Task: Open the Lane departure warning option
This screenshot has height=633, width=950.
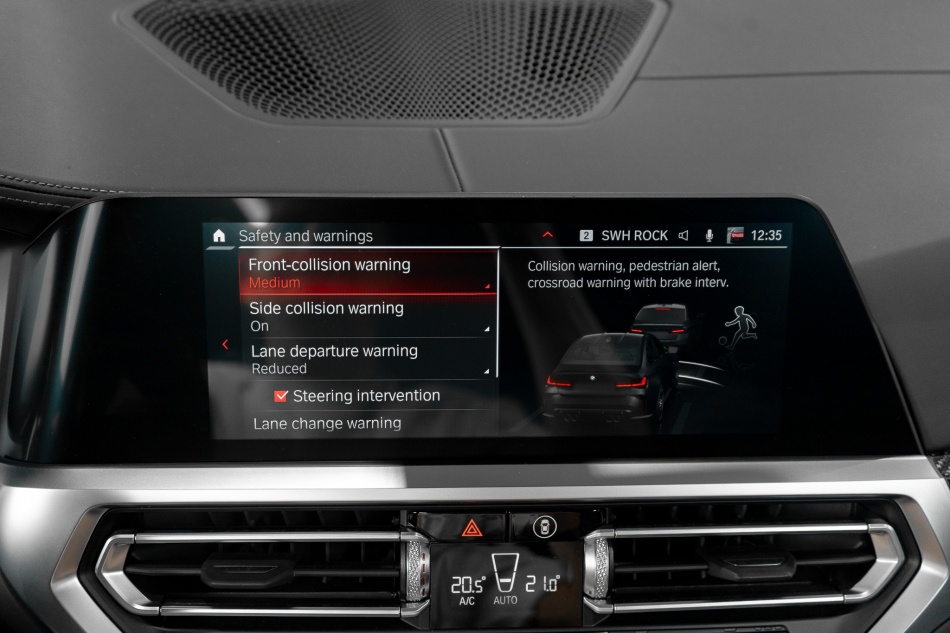Action: 367,359
